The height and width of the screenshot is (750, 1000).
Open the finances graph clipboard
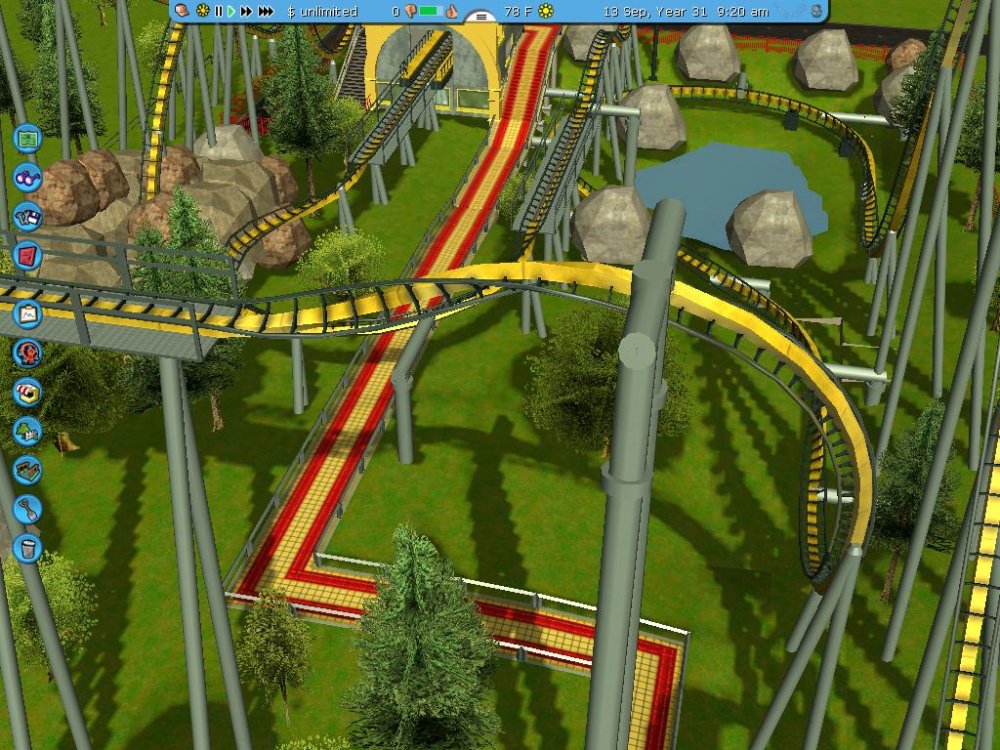tap(27, 314)
